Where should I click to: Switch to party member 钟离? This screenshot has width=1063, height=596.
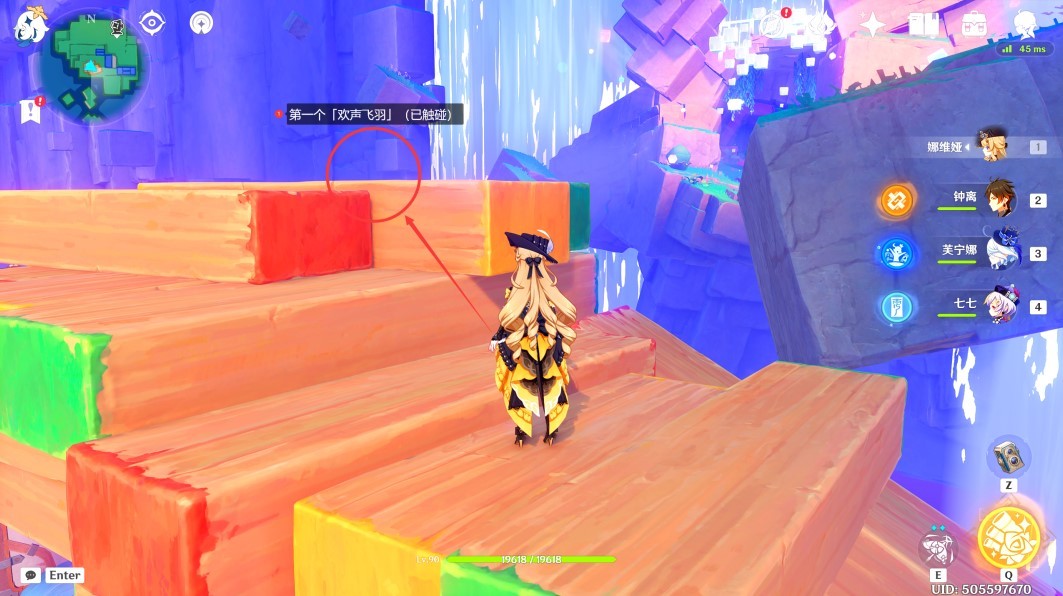[x=1001, y=199]
